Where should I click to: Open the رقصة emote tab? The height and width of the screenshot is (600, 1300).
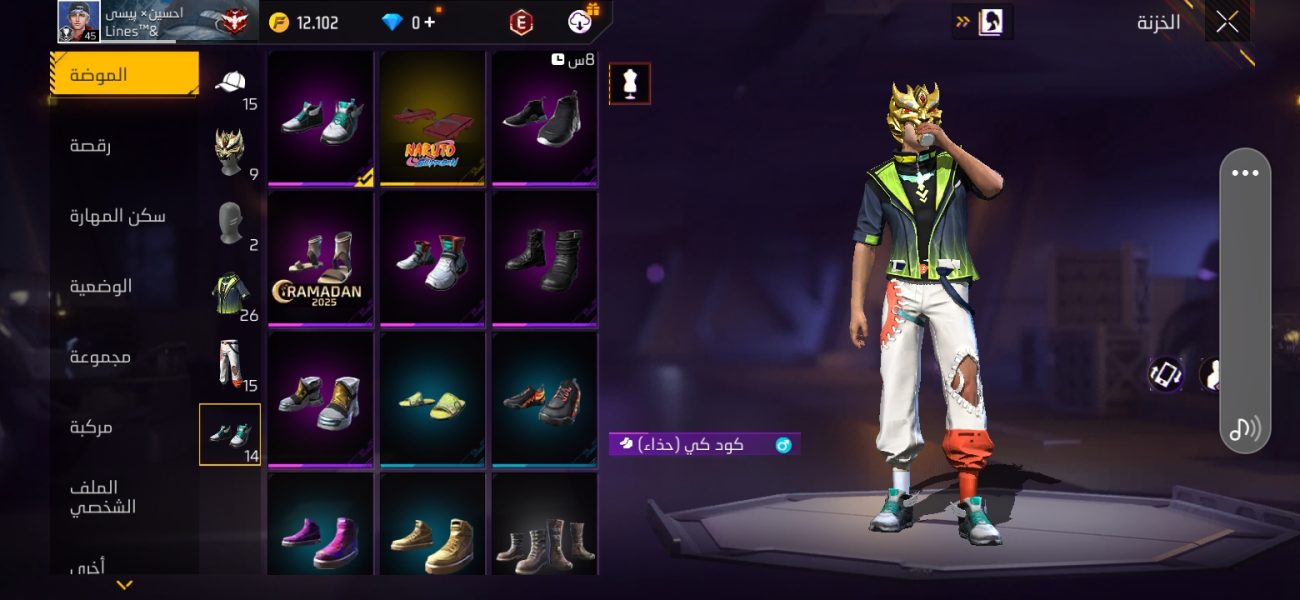(91, 146)
